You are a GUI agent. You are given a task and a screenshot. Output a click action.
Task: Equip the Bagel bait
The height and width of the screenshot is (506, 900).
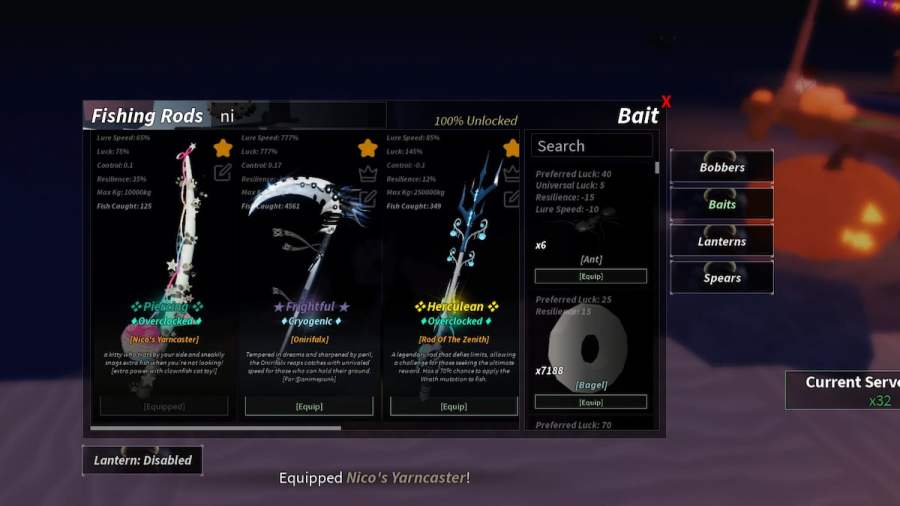[590, 402]
